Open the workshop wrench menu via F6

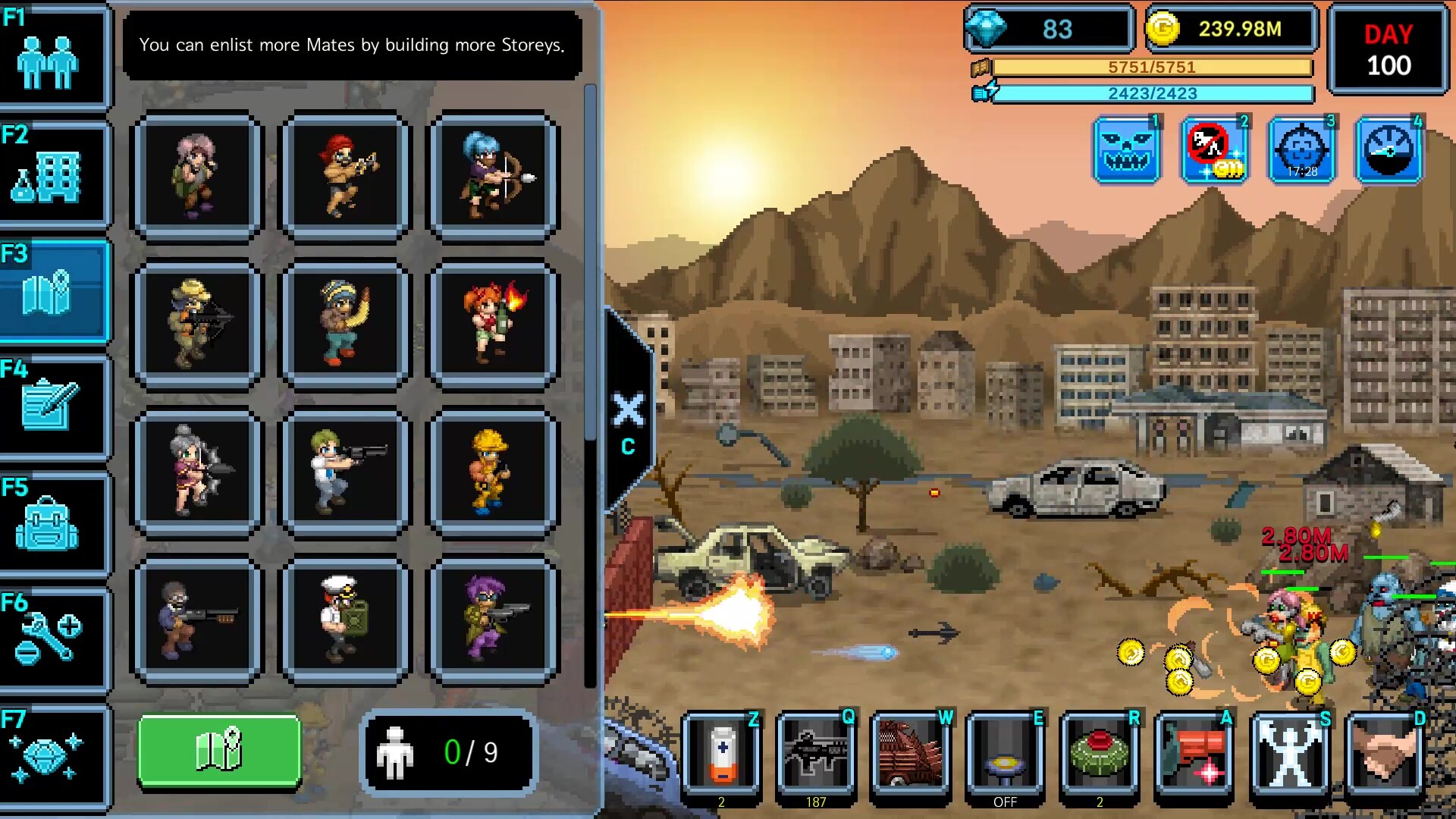coord(52,641)
